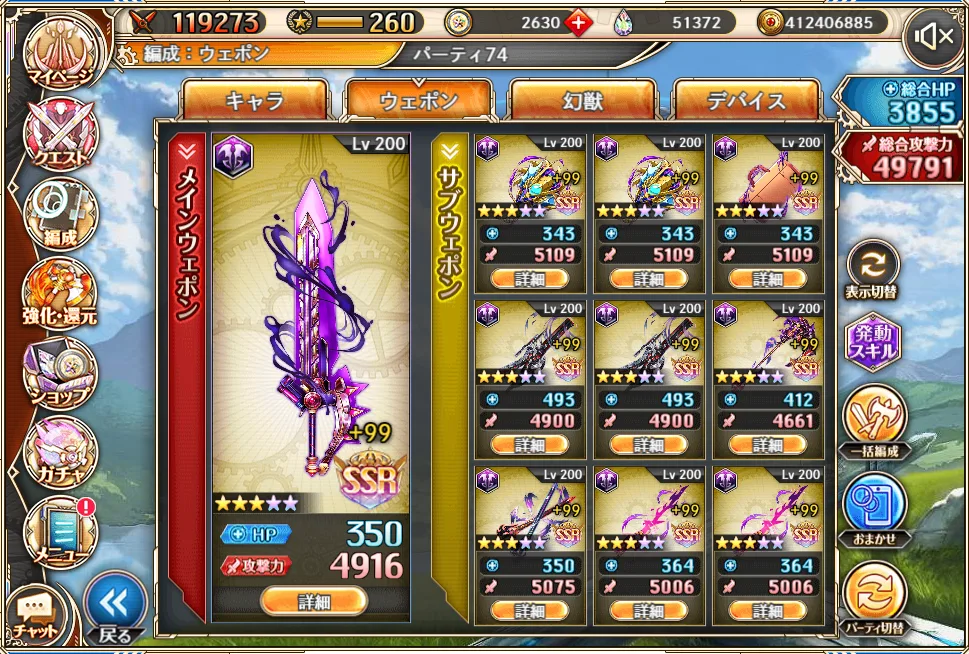Open the ガチャ screen
This screenshot has width=969, height=654.
[x=60, y=450]
